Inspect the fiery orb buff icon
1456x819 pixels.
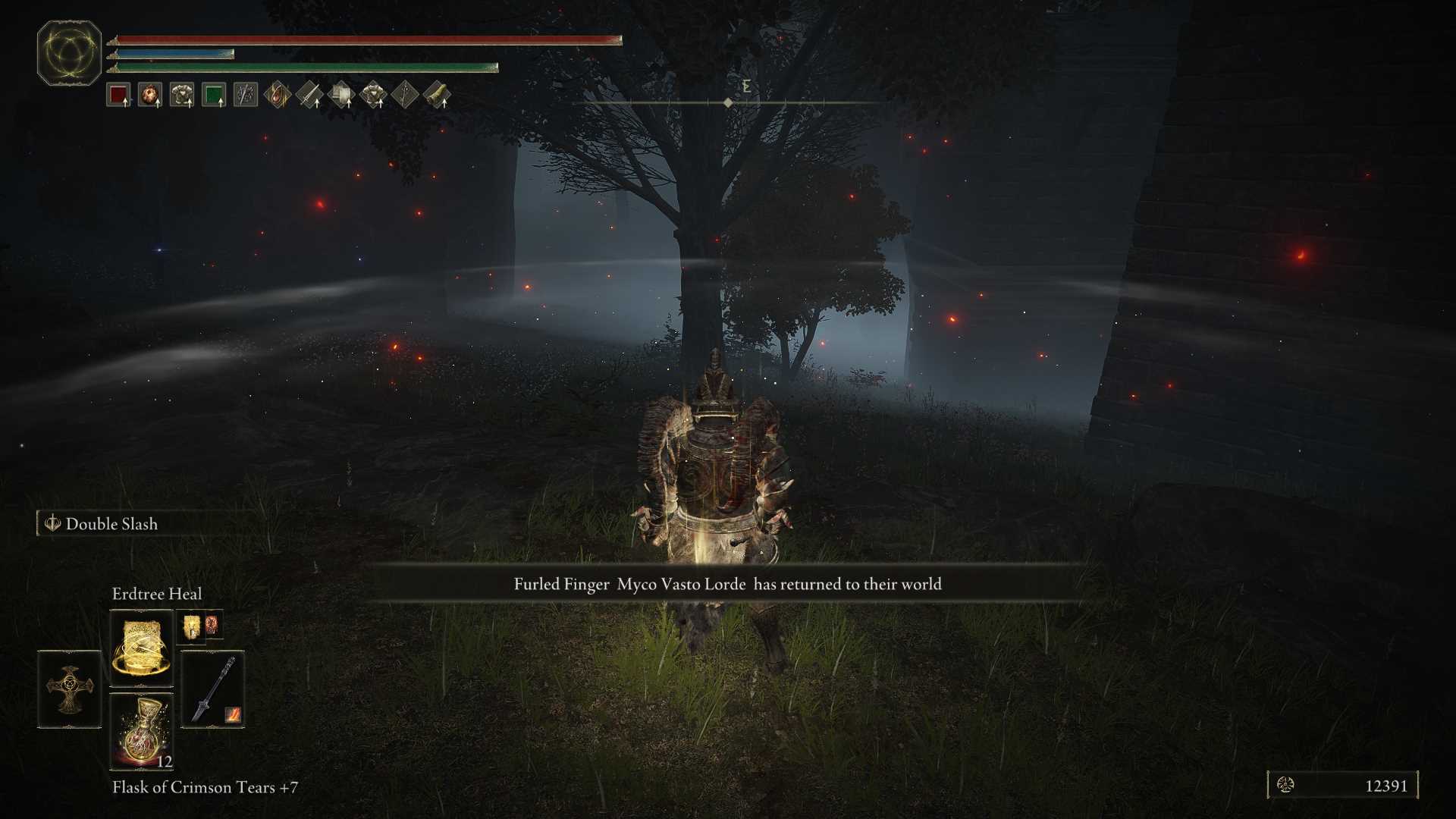[150, 96]
